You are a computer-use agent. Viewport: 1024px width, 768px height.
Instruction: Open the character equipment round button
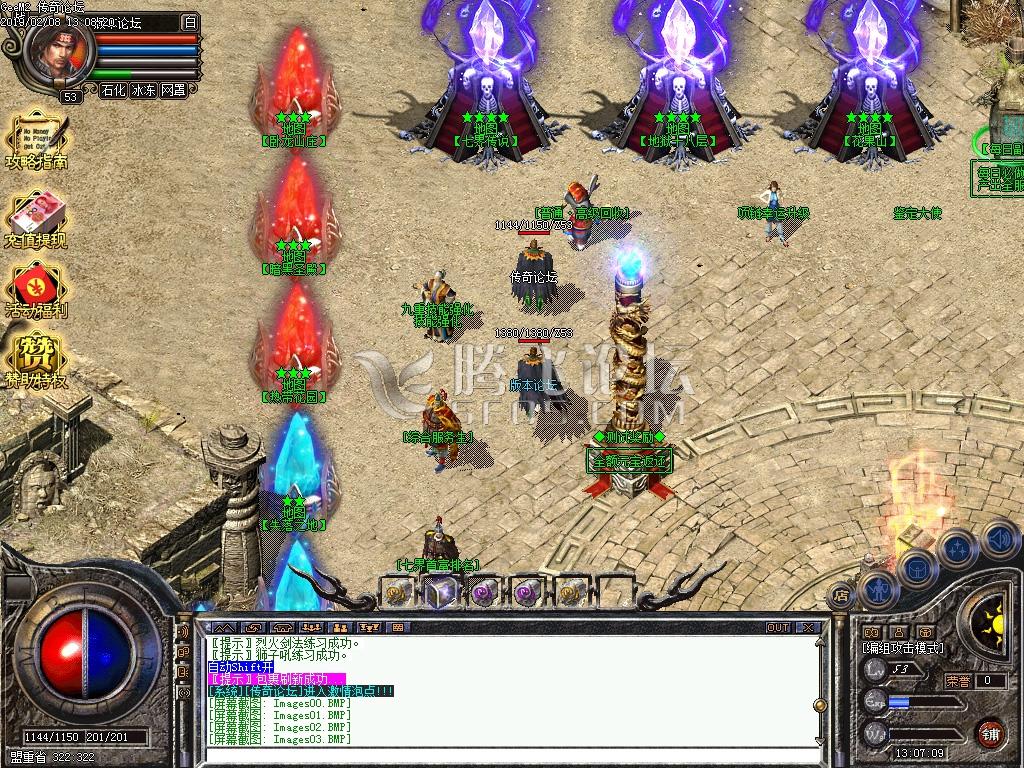tap(880, 590)
